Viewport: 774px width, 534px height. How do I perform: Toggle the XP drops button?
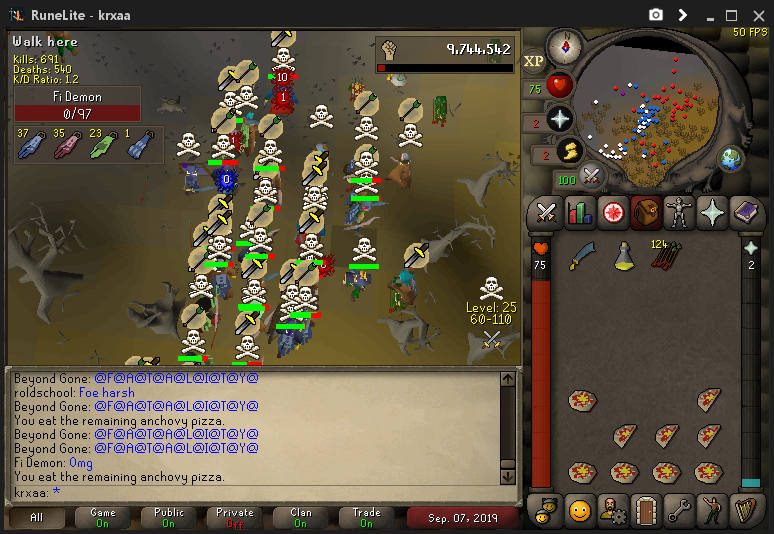pyautogui.click(x=534, y=61)
